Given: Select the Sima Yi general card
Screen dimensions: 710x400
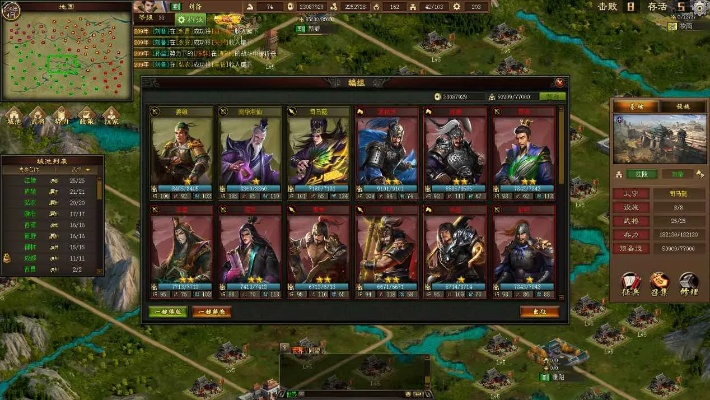Looking at the screenshot, I should (x=317, y=150).
